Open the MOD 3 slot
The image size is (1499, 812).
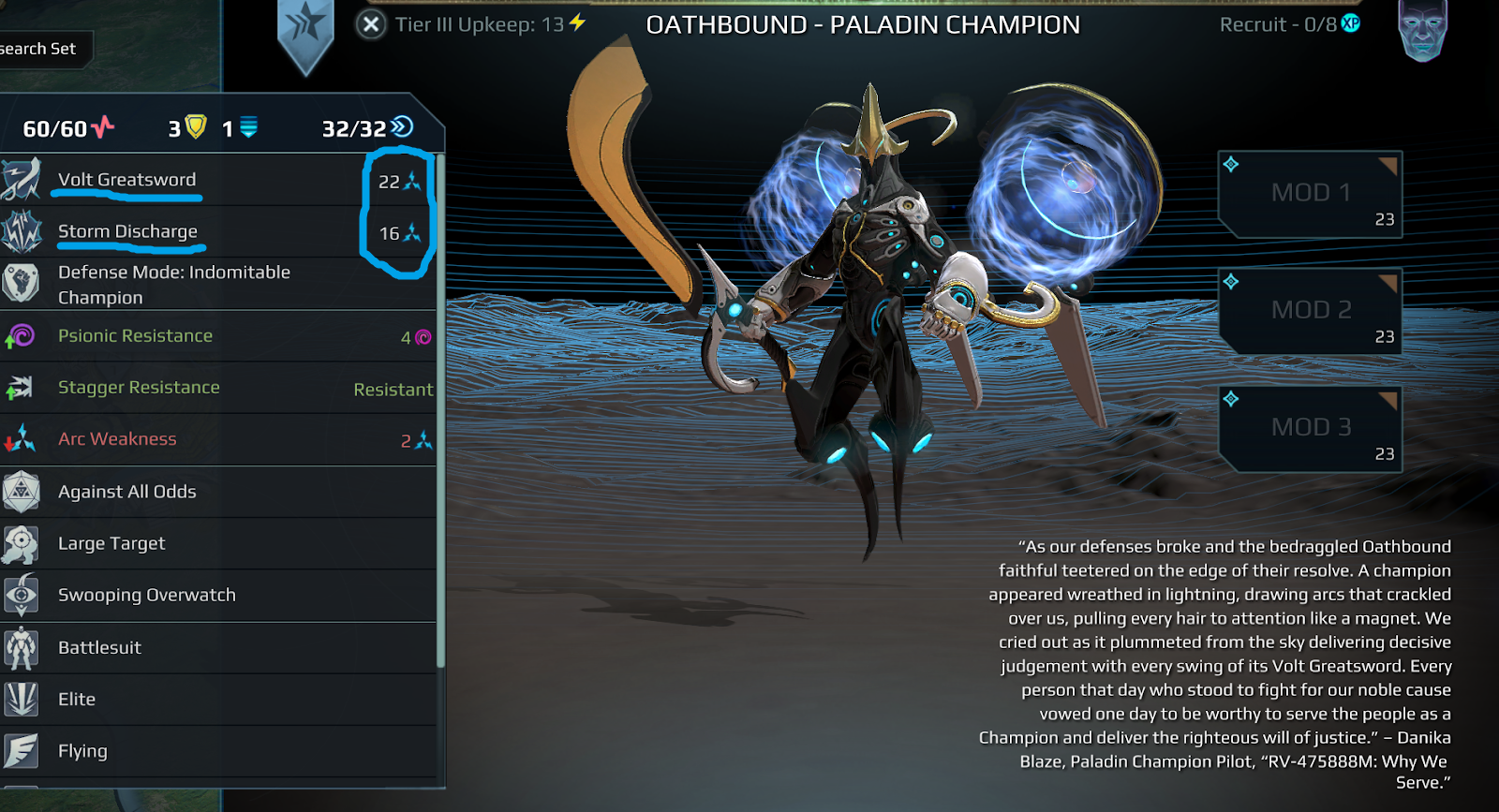[1309, 427]
